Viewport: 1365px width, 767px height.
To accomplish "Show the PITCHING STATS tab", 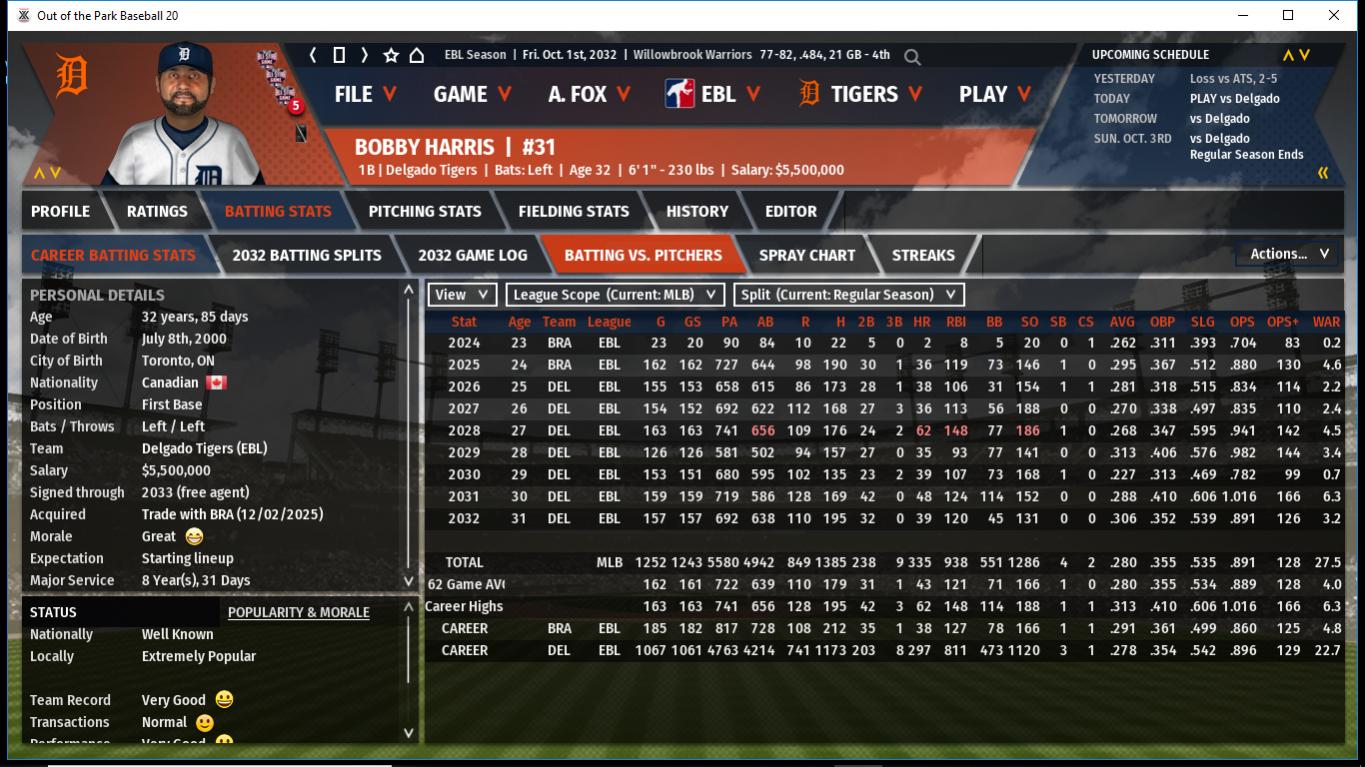I will 424,211.
